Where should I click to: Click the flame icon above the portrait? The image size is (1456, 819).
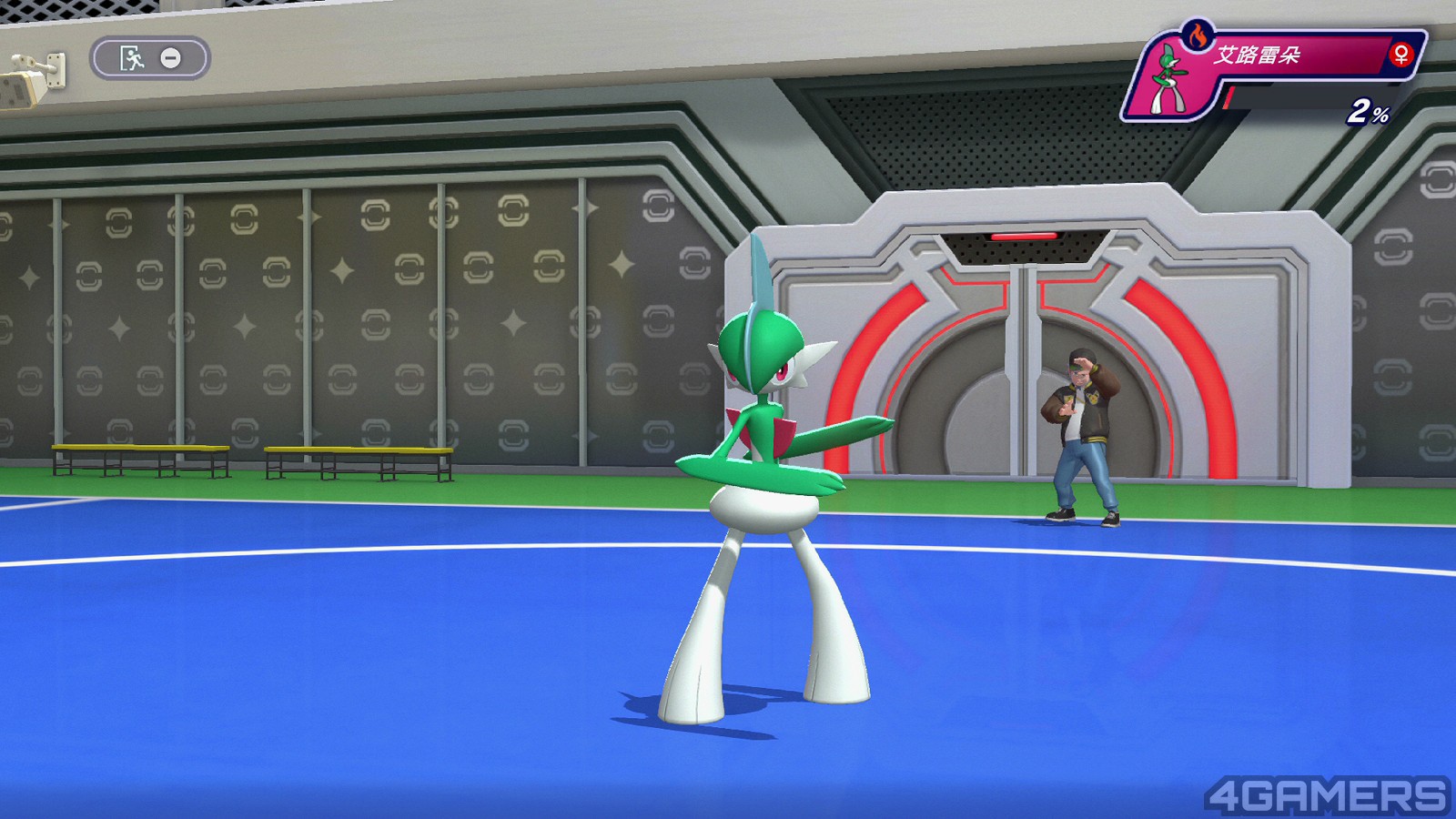coord(1197,36)
